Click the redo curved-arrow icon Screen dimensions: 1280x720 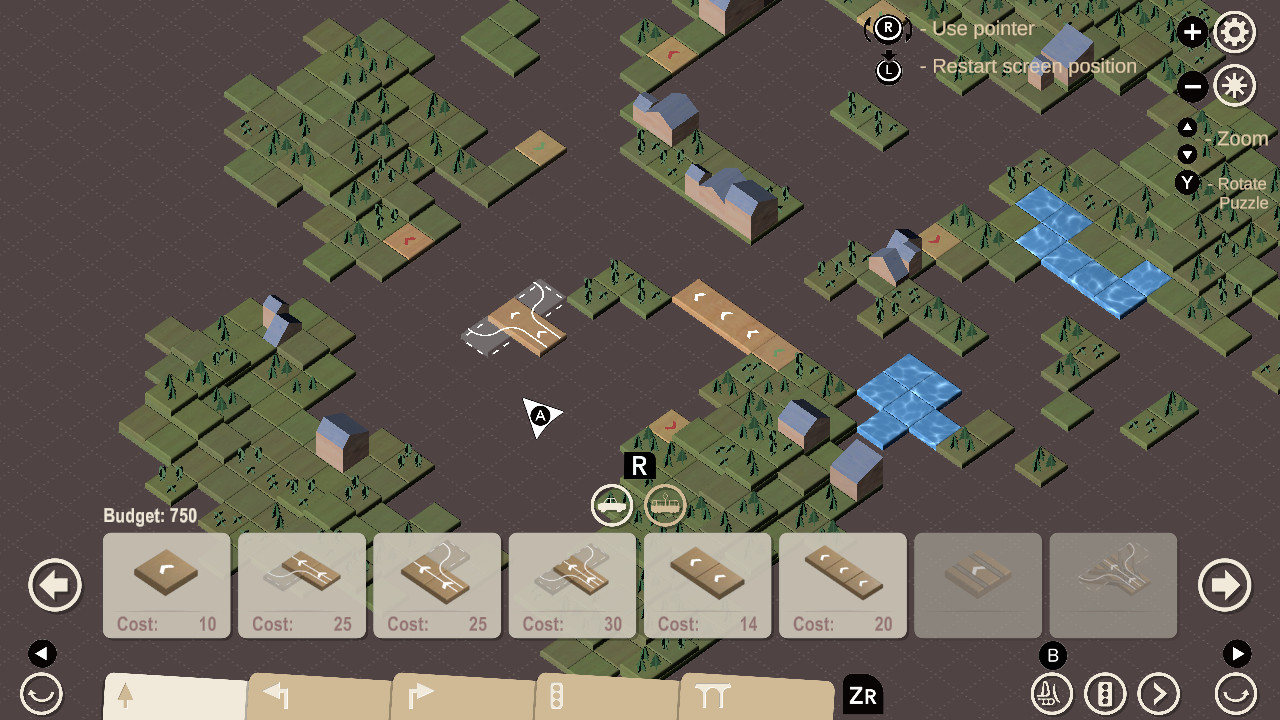(1237, 693)
